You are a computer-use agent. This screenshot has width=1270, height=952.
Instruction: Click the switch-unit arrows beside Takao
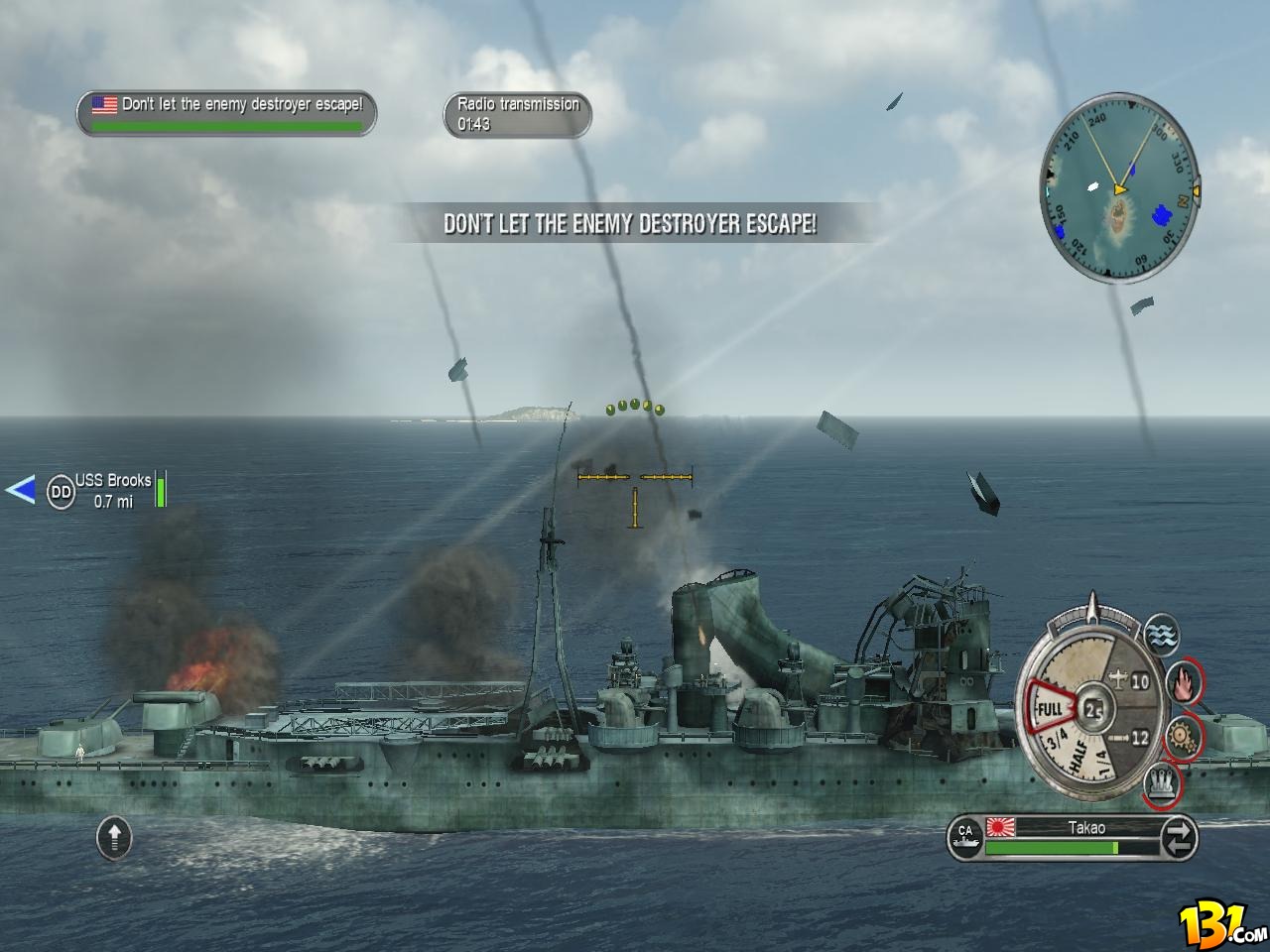click(x=1179, y=839)
